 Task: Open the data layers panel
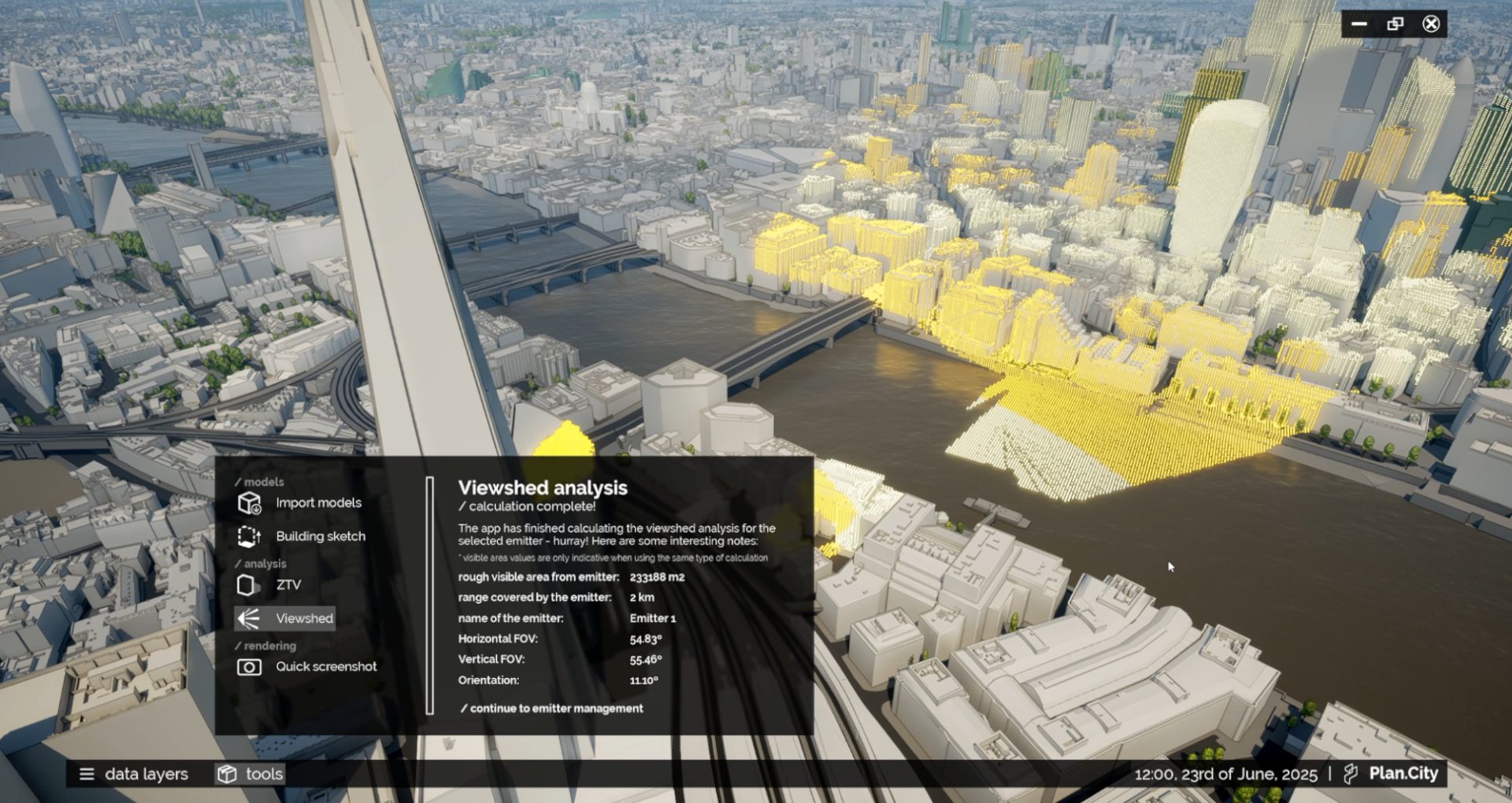[x=134, y=774]
